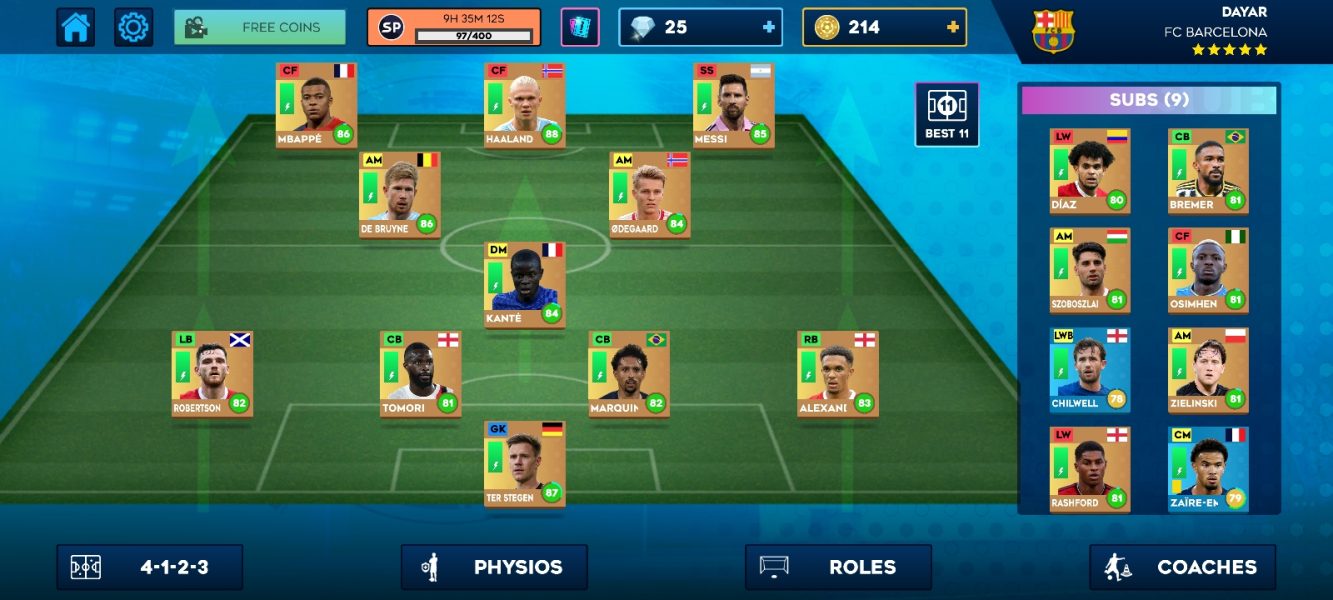This screenshot has height=600, width=1333.
Task: Go to the home screen
Action: [x=76, y=28]
